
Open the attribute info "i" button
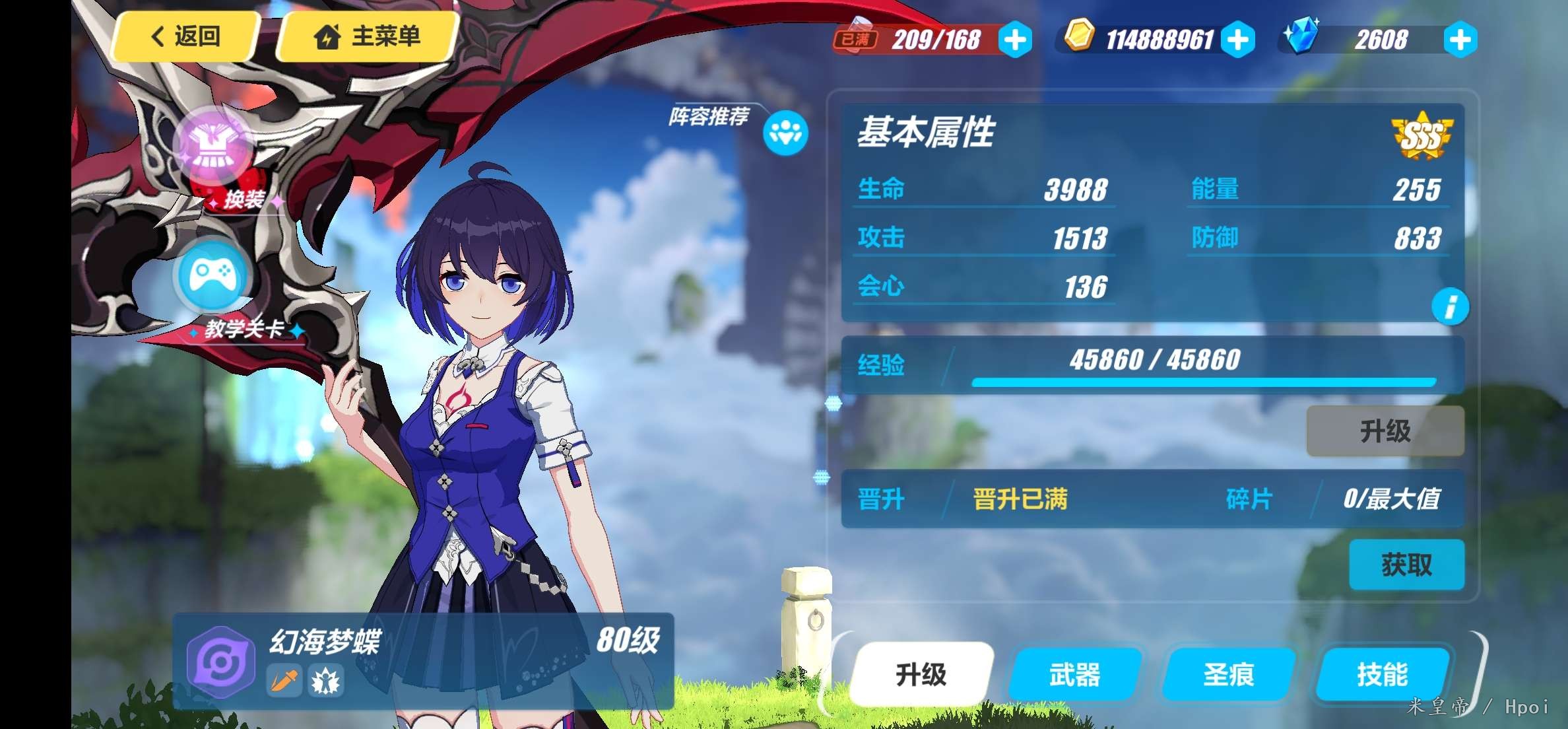click(x=1450, y=307)
